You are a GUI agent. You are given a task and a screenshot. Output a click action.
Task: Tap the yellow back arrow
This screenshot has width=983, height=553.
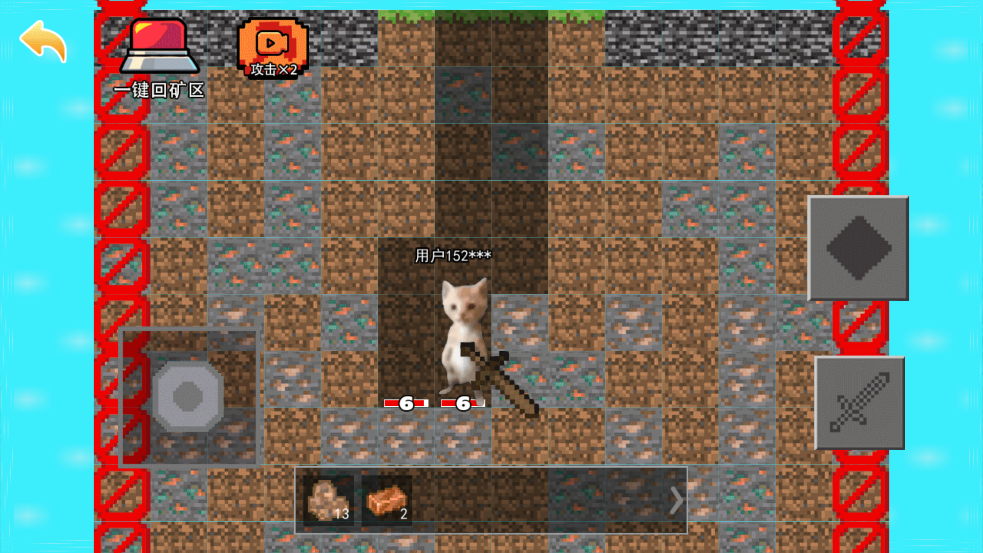43,41
